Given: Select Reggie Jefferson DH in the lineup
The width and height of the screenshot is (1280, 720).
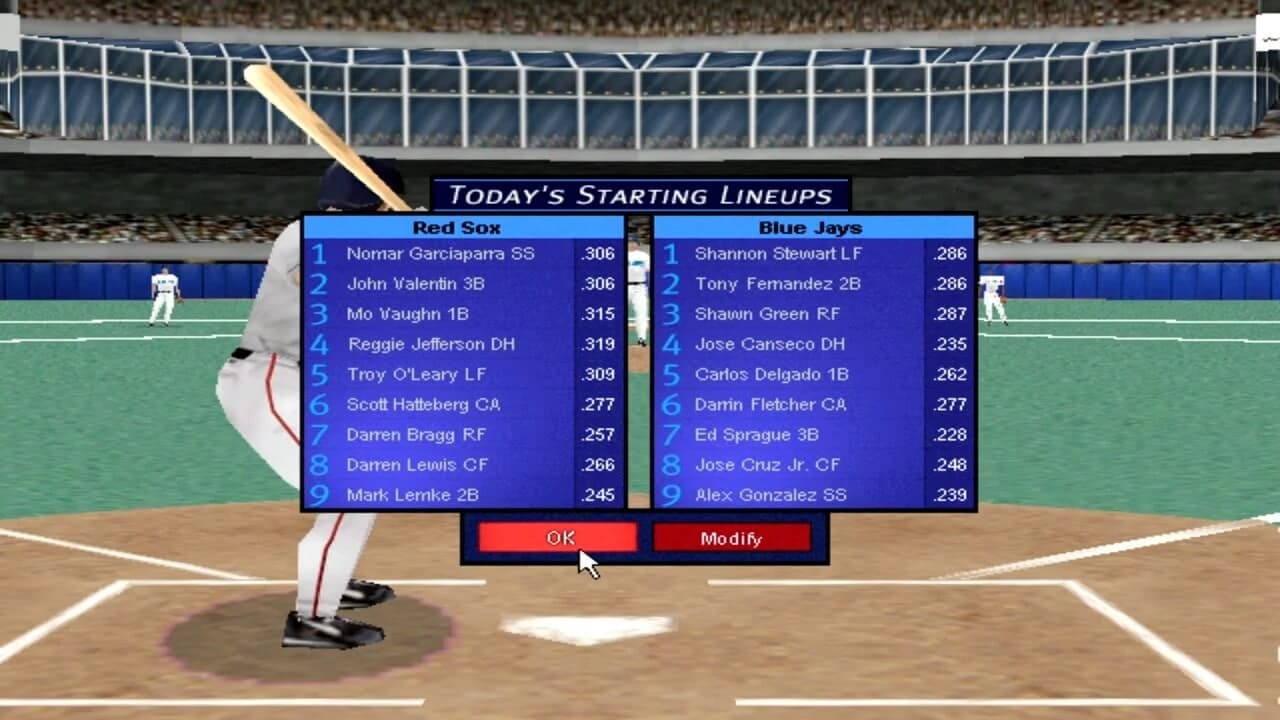Looking at the screenshot, I should pos(432,344).
